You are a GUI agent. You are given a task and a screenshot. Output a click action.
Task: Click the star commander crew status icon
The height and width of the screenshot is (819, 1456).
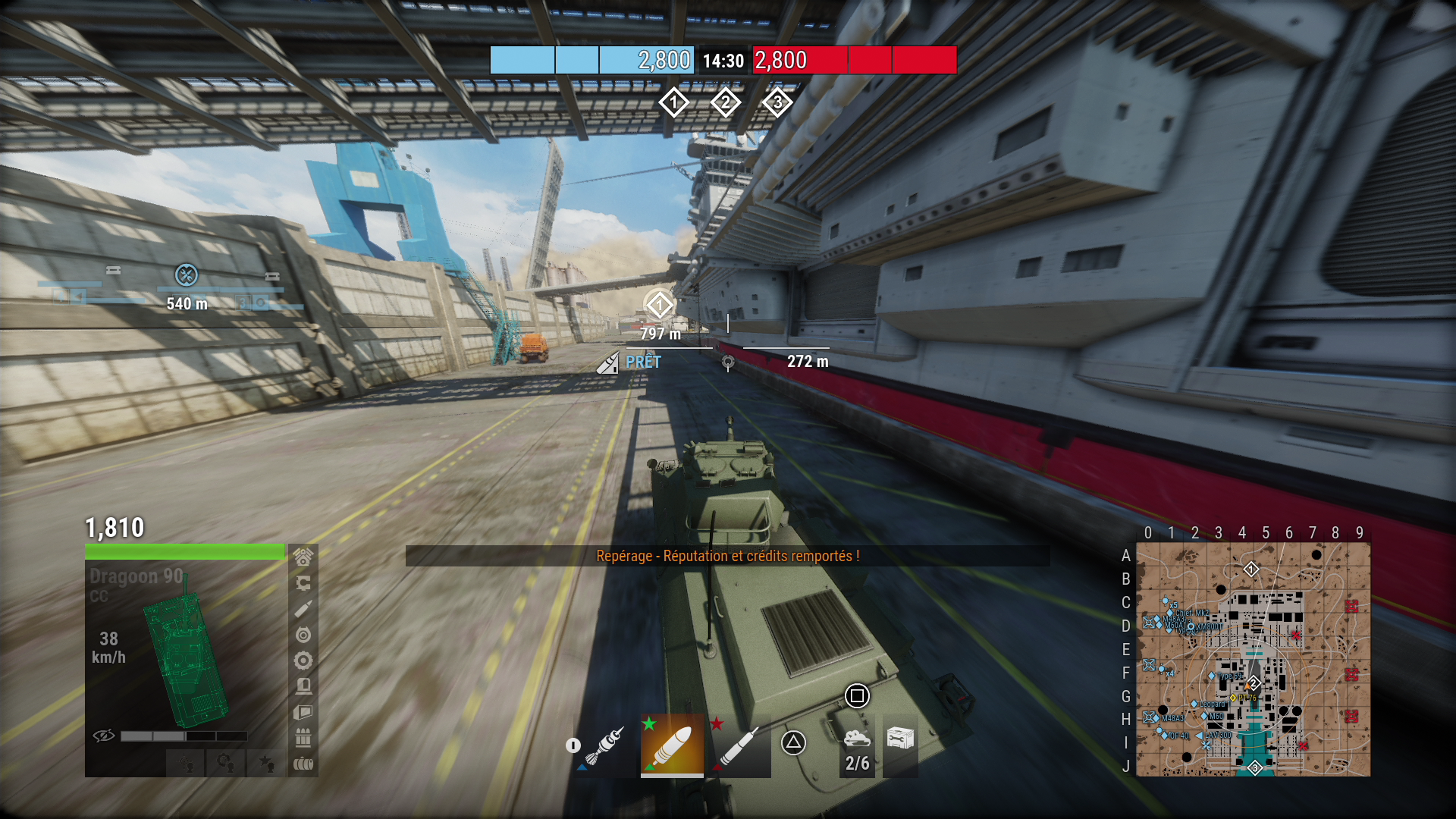click(x=266, y=762)
